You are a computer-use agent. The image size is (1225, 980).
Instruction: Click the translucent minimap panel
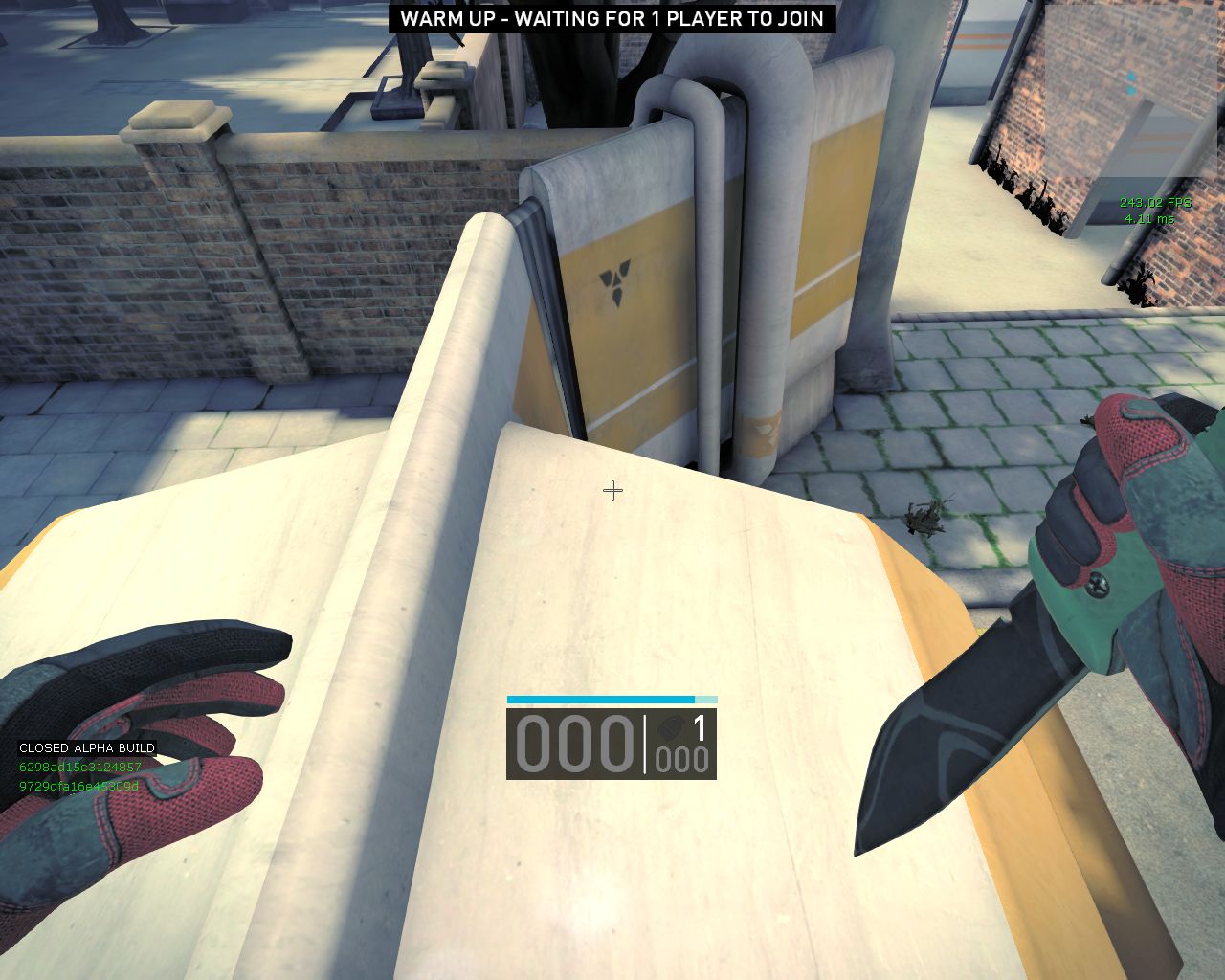pyautogui.click(x=1132, y=92)
